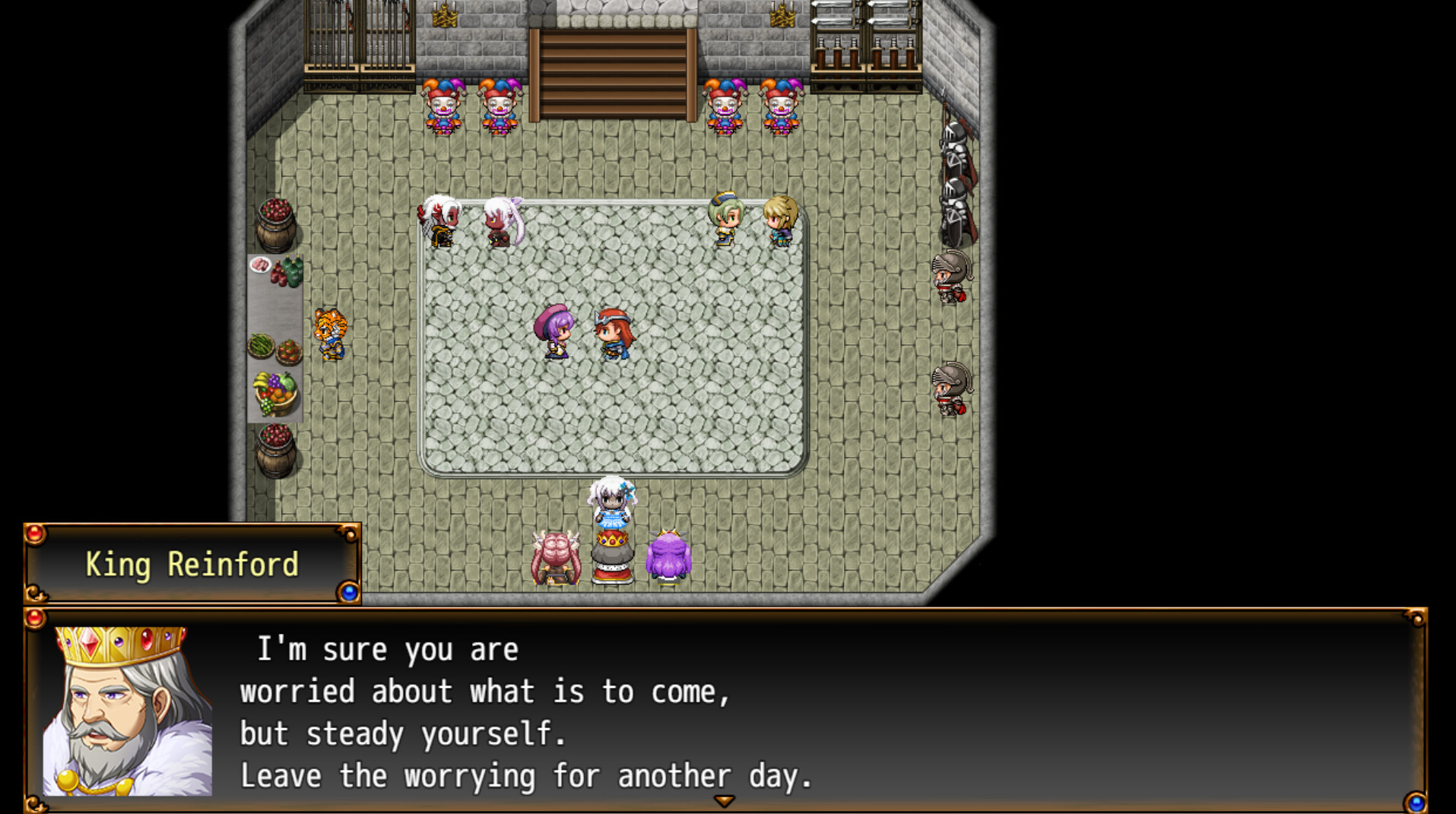Select the apple barrel on the left
Image resolution: width=1456 pixels, height=814 pixels.
click(x=278, y=224)
